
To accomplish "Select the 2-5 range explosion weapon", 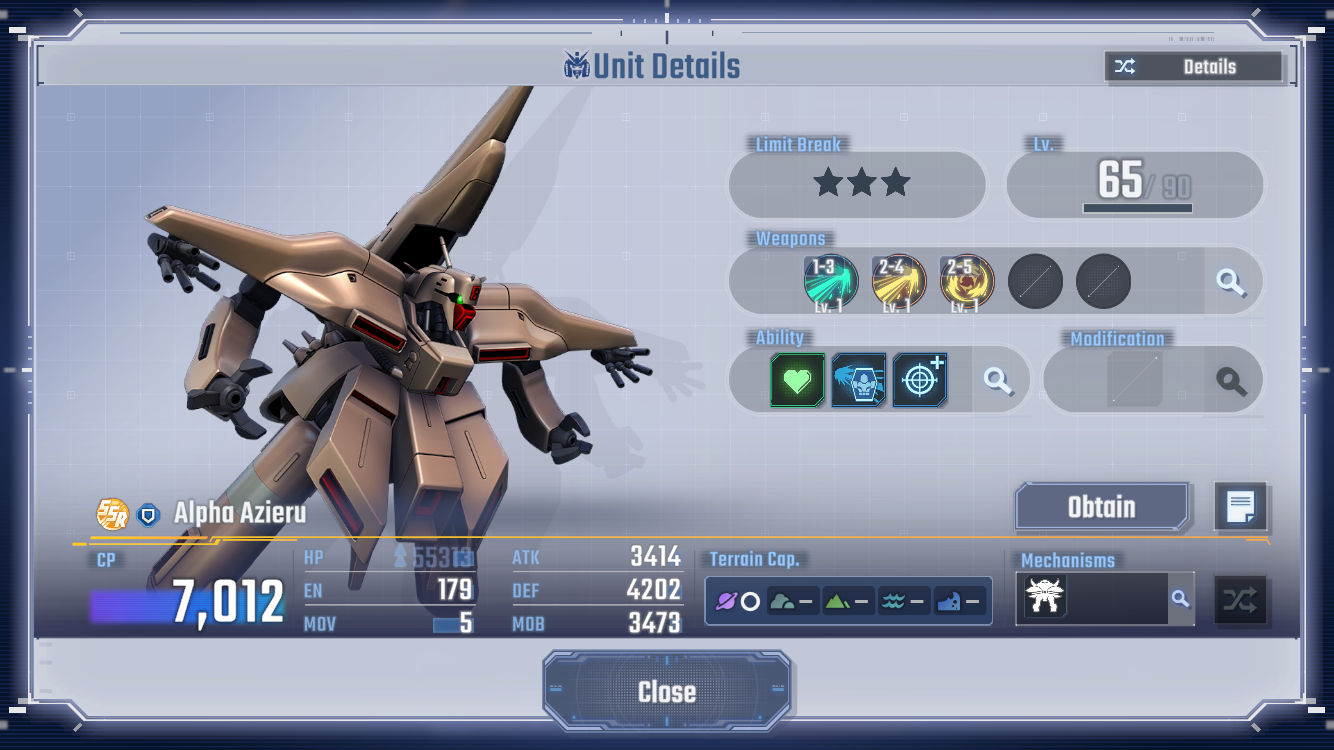I will point(966,281).
